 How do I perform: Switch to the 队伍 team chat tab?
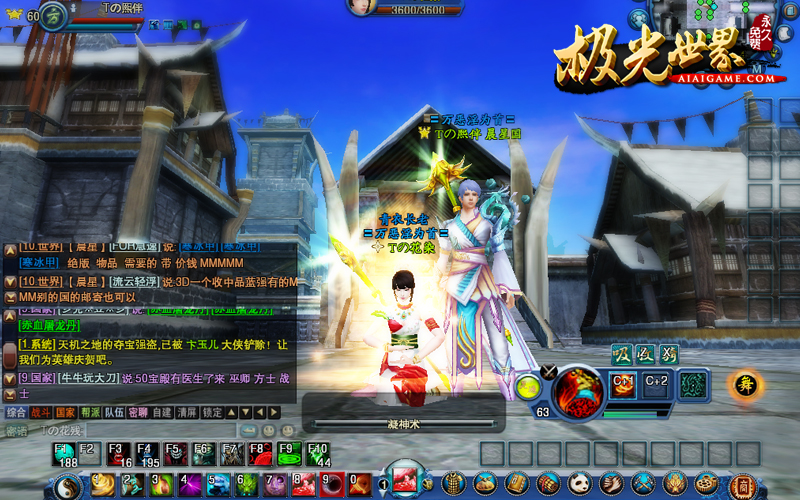(114, 412)
